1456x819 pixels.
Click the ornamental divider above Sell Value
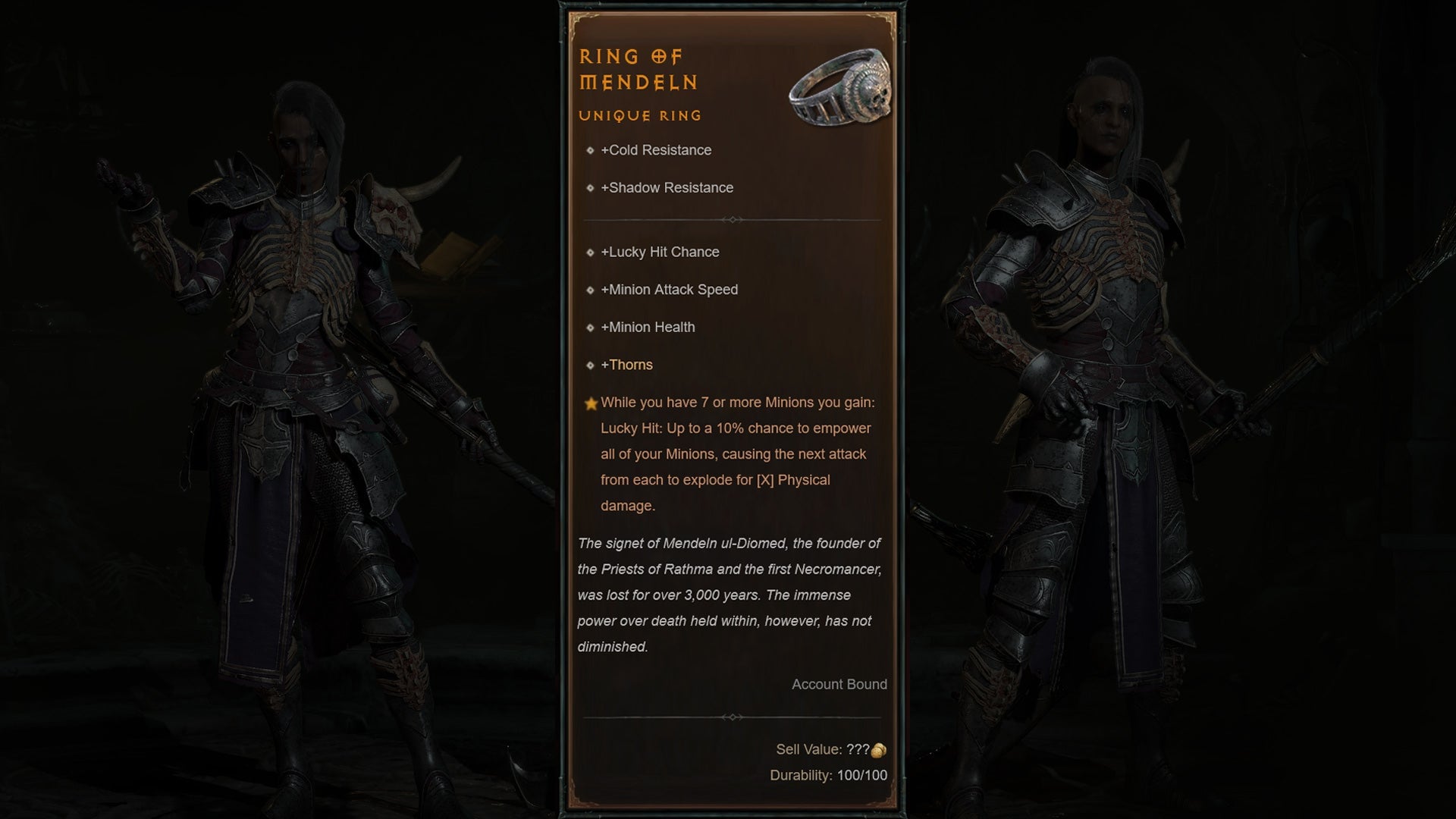[x=733, y=716]
